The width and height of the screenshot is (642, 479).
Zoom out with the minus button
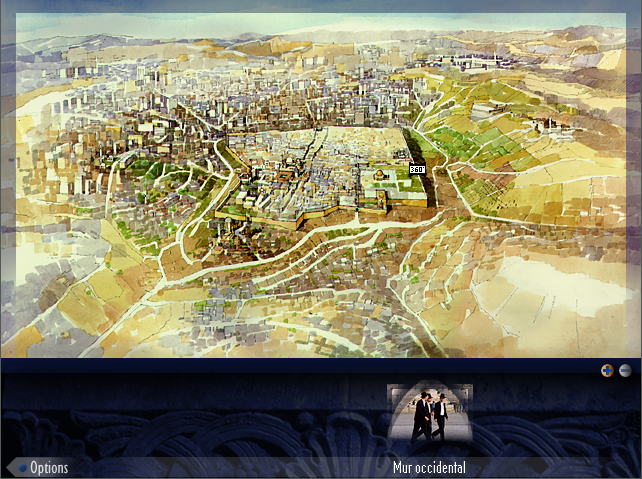tap(625, 370)
